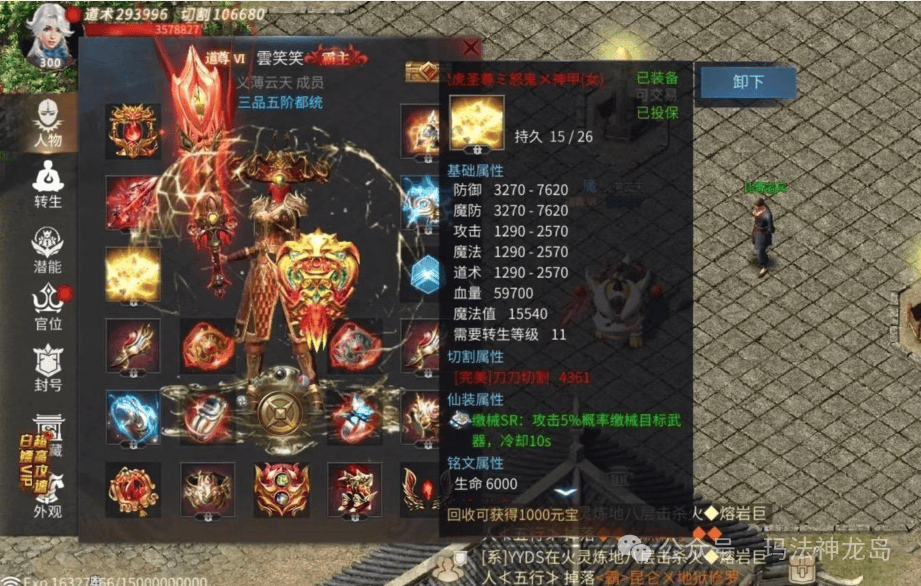The width and height of the screenshot is (921, 586).
Task: Select the blue crystal cube icon
Action: pyautogui.click(x=424, y=272)
